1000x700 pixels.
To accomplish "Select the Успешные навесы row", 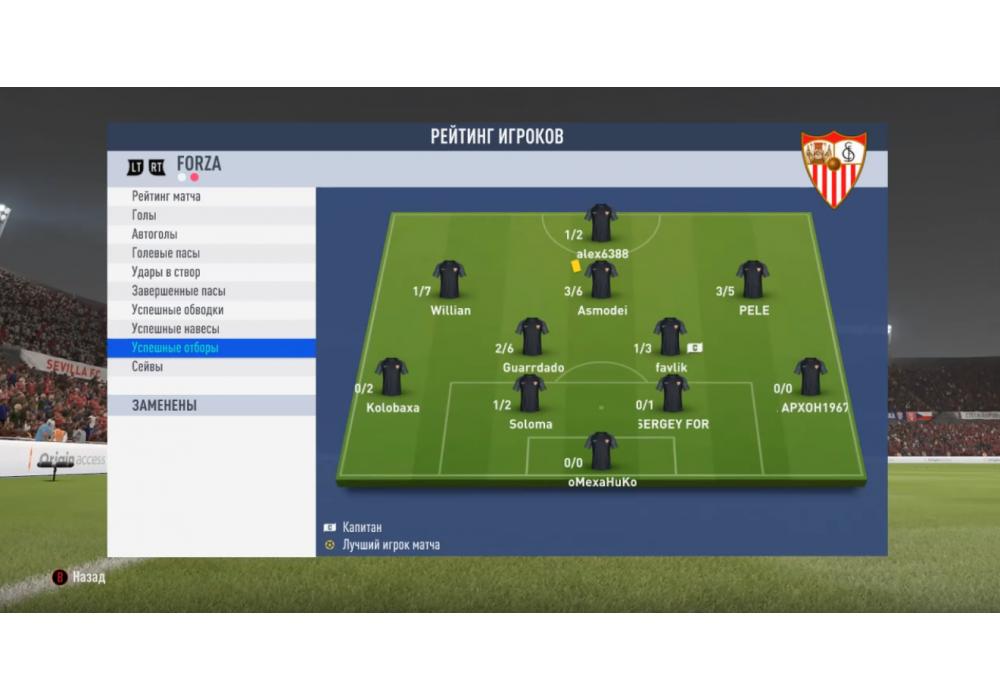I will (175, 329).
